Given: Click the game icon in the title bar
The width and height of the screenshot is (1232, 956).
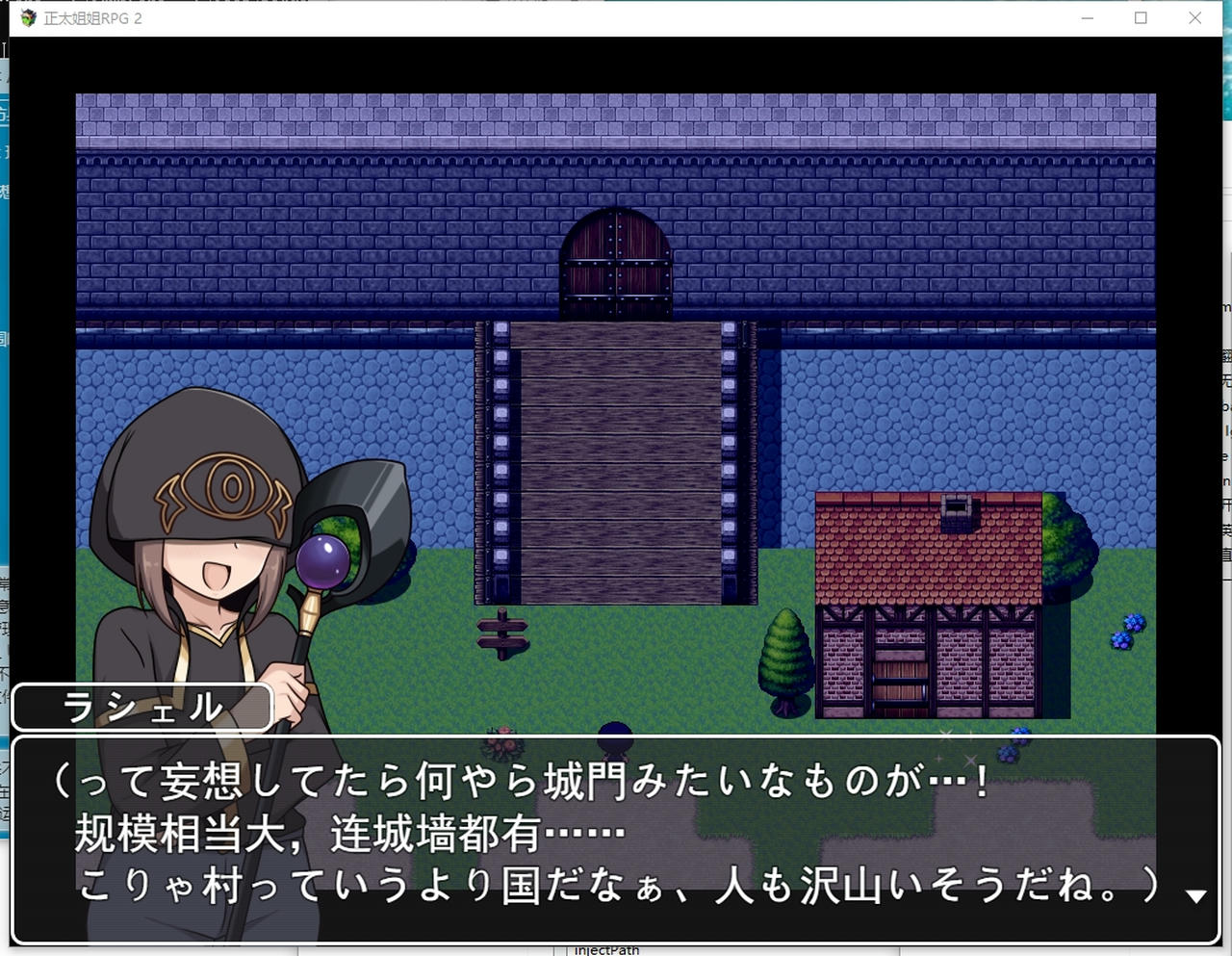Looking at the screenshot, I should point(25,16).
